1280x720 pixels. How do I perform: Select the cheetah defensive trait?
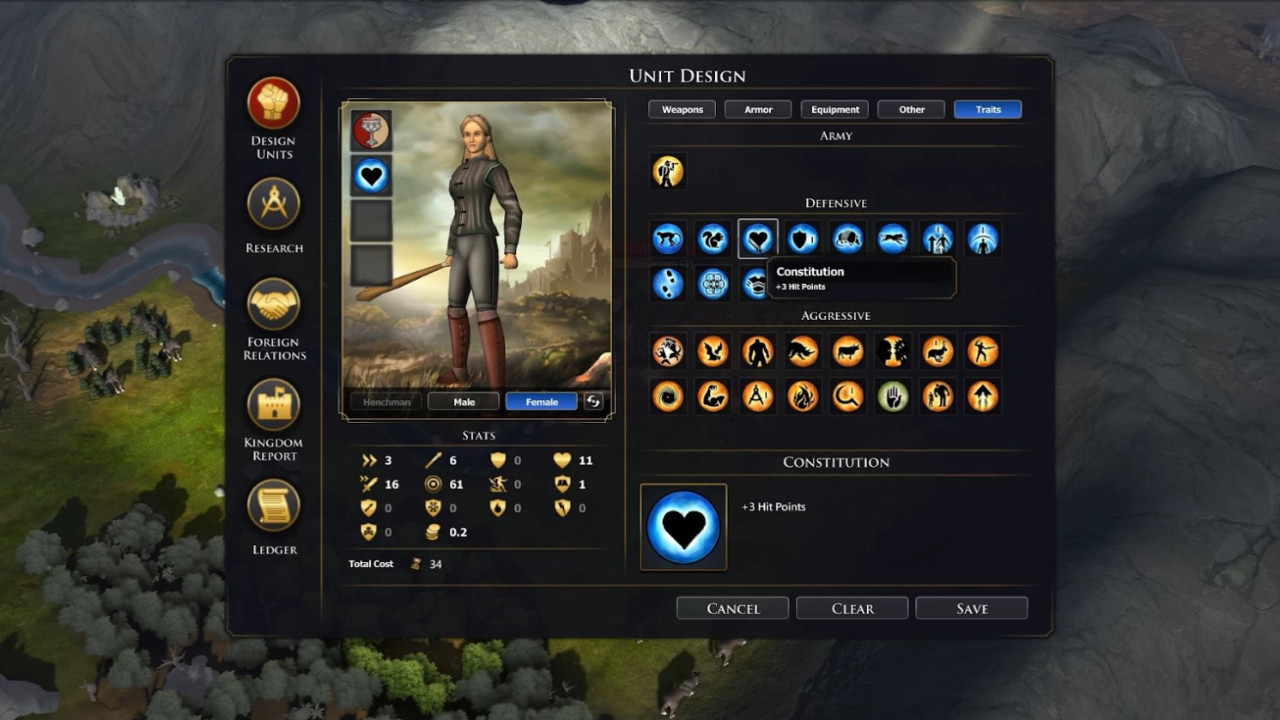tap(893, 238)
